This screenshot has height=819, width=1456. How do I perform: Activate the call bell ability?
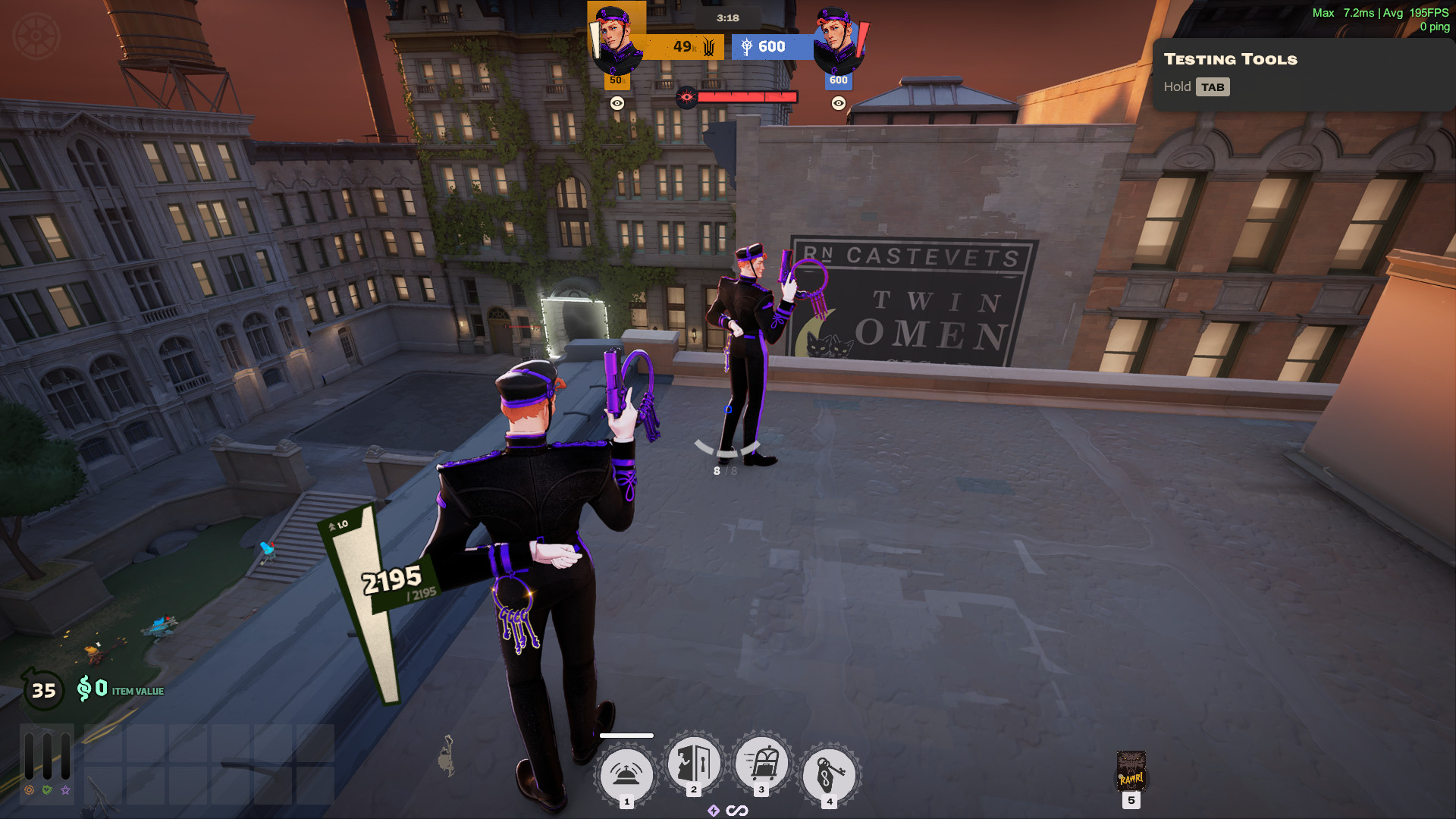point(626,774)
